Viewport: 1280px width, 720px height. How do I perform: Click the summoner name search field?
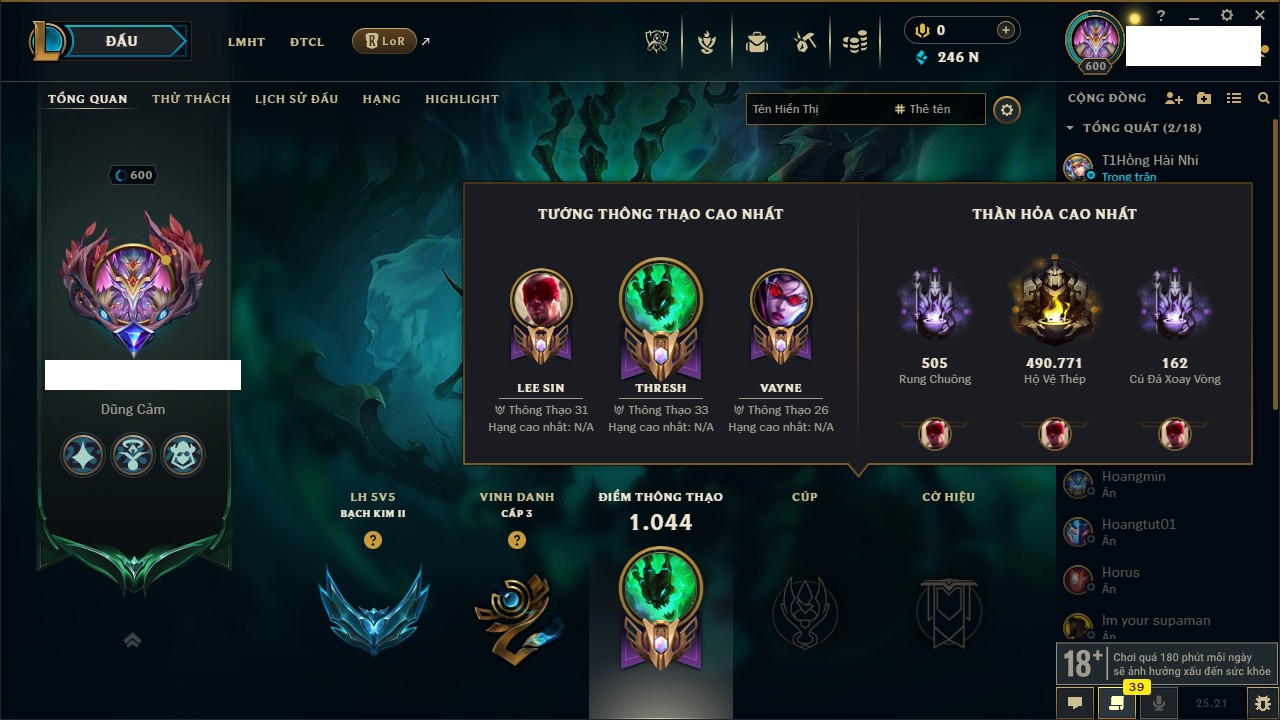[815, 109]
